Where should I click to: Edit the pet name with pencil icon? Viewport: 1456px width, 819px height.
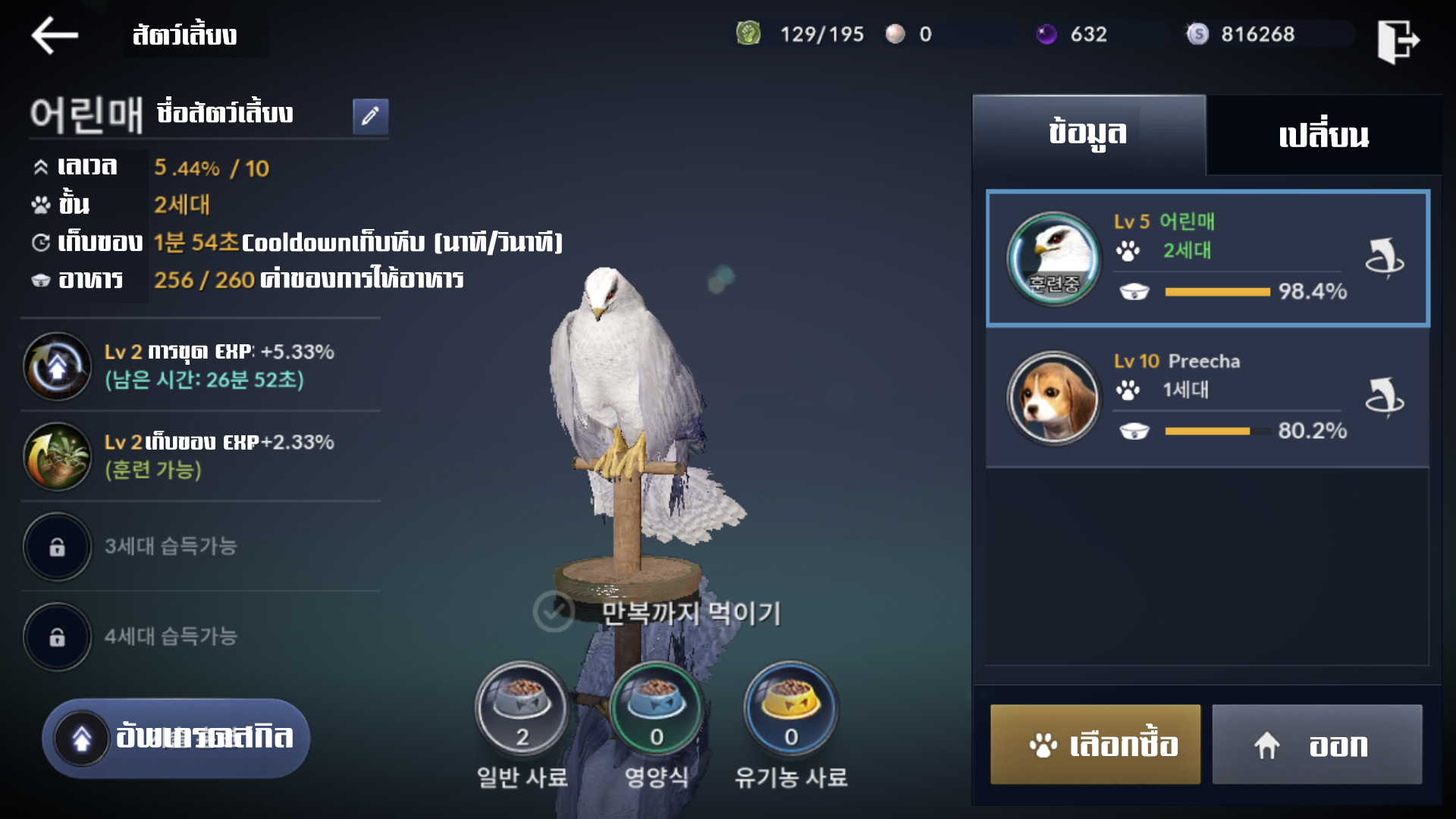click(370, 116)
